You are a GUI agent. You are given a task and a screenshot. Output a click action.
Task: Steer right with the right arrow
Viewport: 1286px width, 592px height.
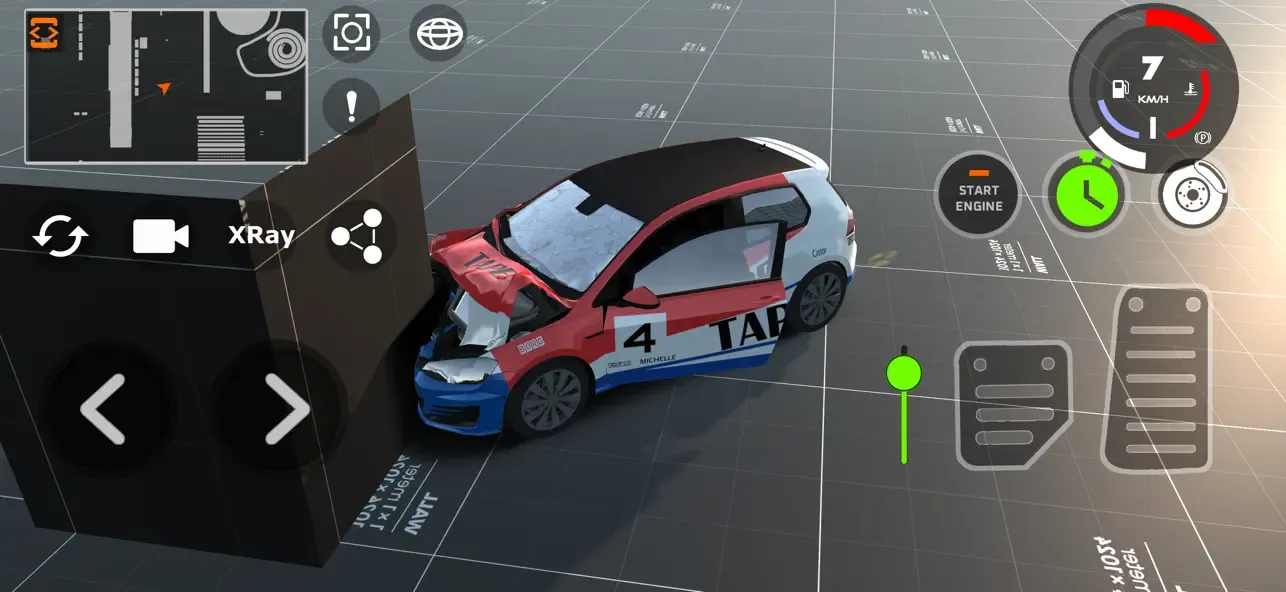pos(287,408)
